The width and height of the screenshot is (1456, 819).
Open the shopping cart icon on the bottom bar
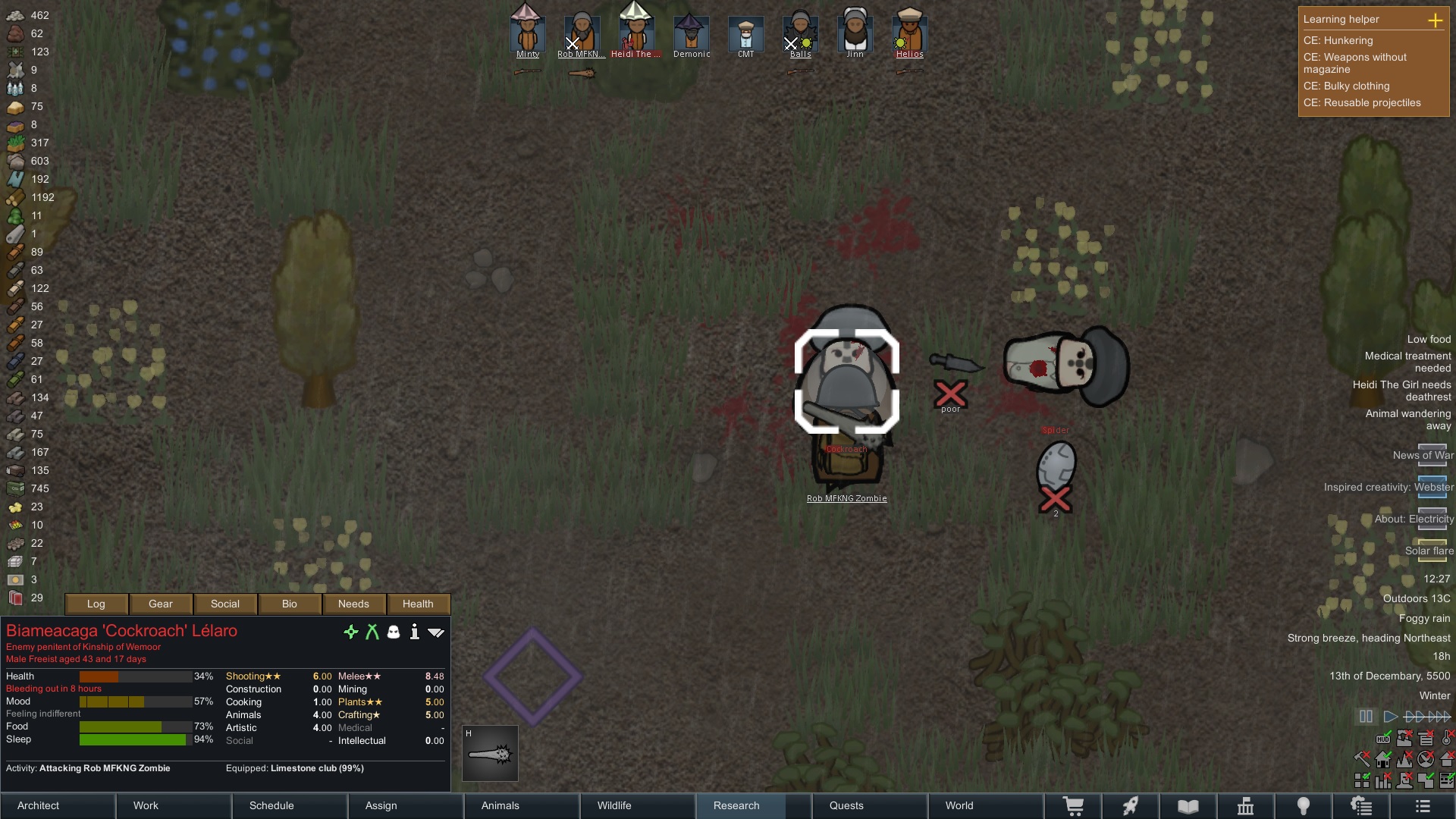click(x=1074, y=806)
